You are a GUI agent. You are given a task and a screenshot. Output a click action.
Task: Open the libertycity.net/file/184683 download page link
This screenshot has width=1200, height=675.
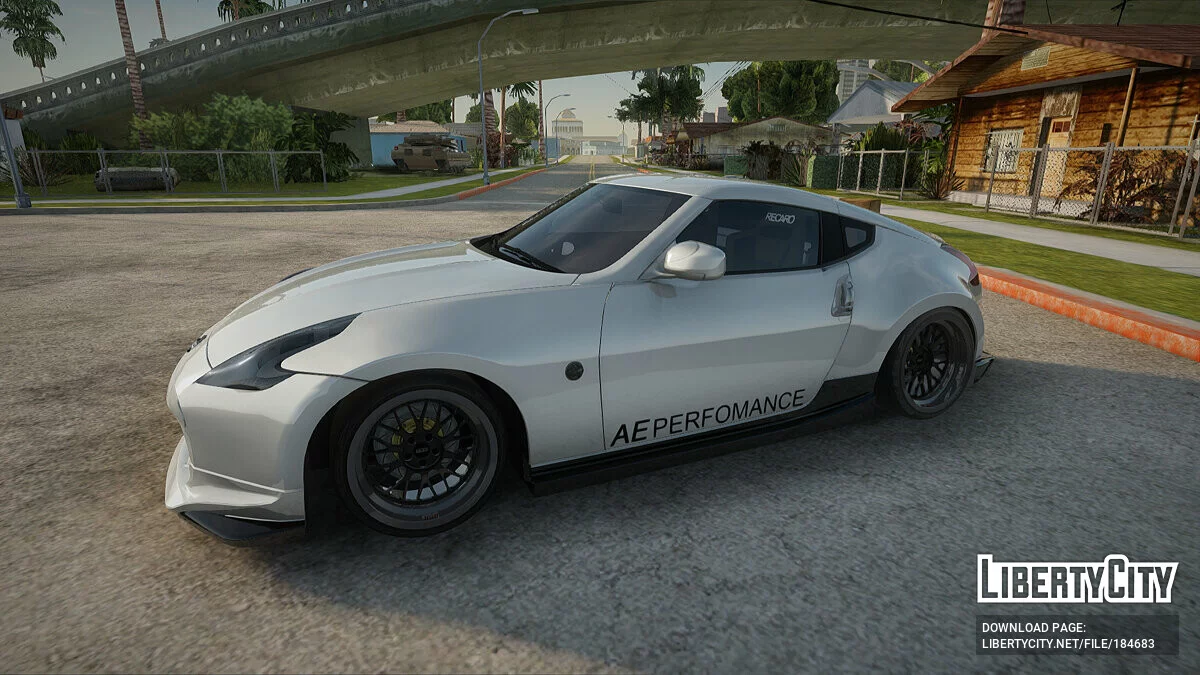tap(1067, 644)
